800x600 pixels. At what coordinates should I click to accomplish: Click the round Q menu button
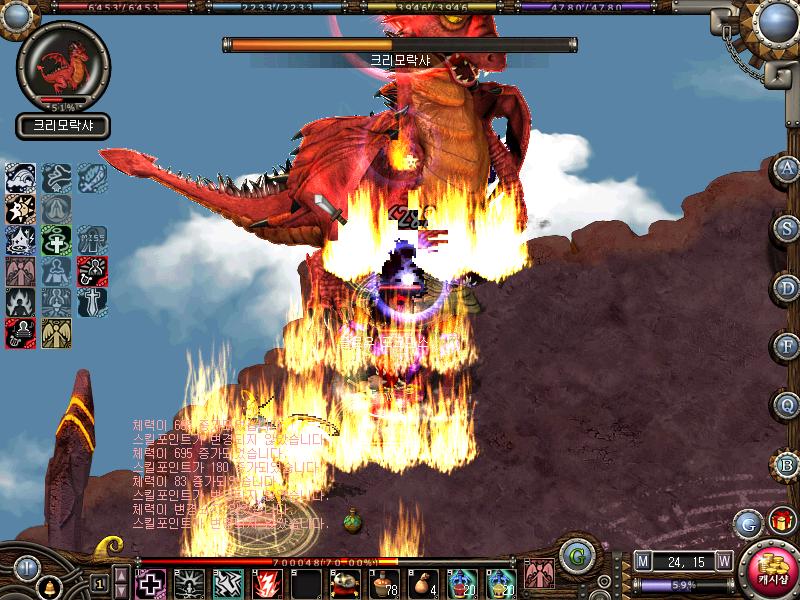[787, 406]
